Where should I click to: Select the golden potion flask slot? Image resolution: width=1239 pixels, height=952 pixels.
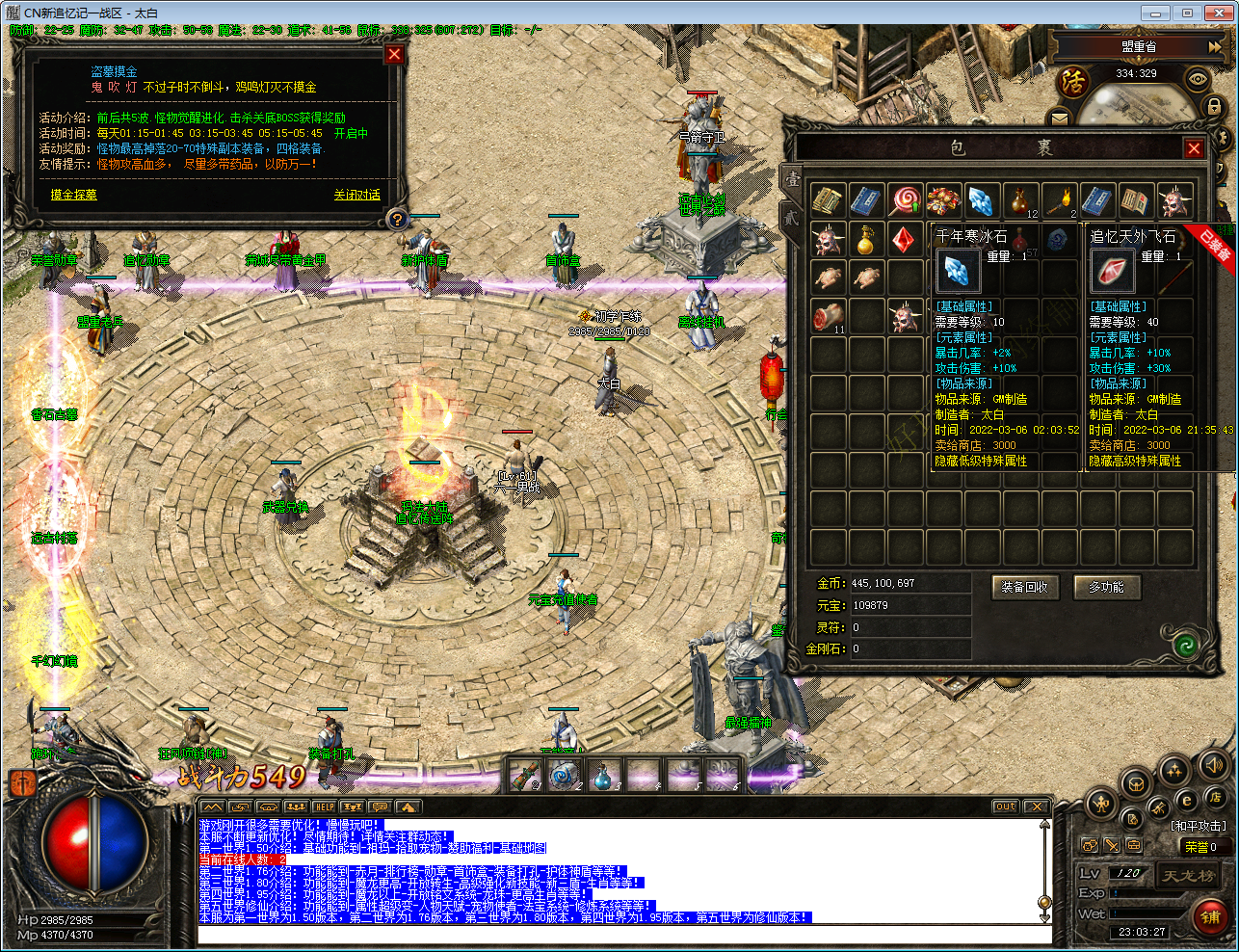866,239
